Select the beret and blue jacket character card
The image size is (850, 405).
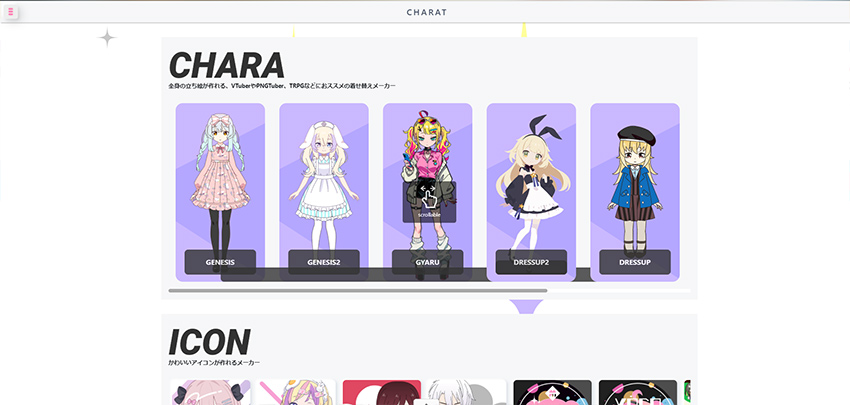pyautogui.click(x=635, y=175)
